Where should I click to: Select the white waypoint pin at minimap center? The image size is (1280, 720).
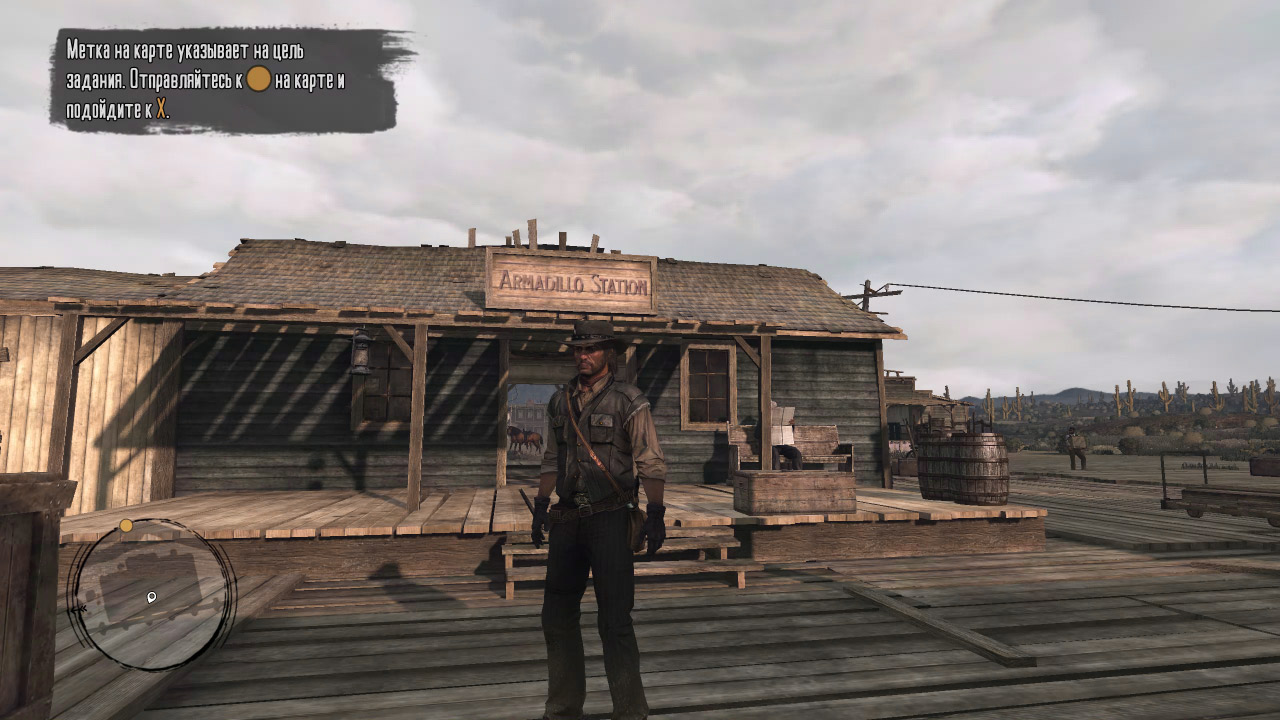tap(151, 597)
